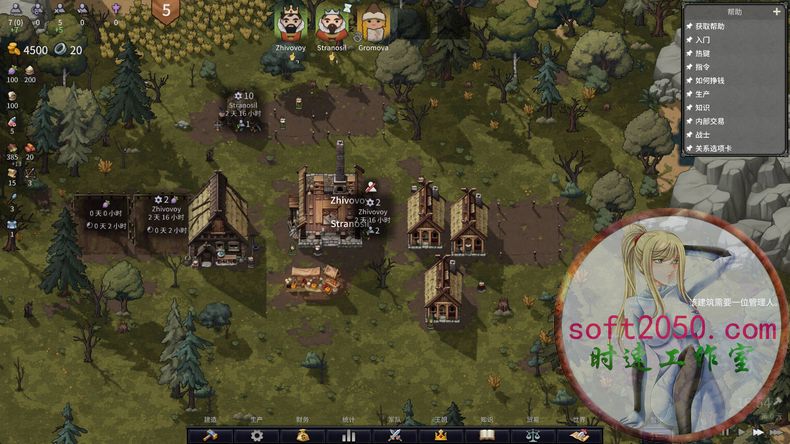Click the plus button on 帮助 panel

pos(777,12)
